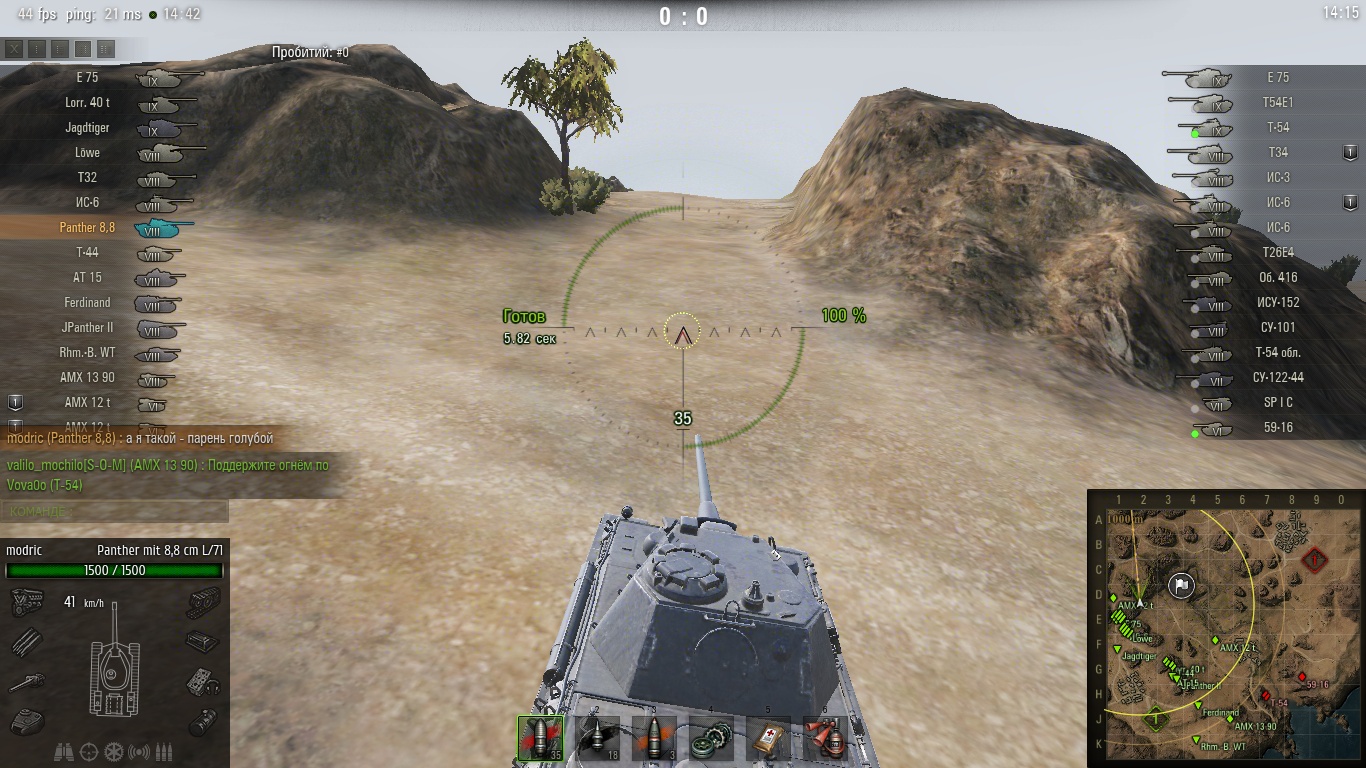
Task: Use the first aid kit consumable
Action: (768, 738)
